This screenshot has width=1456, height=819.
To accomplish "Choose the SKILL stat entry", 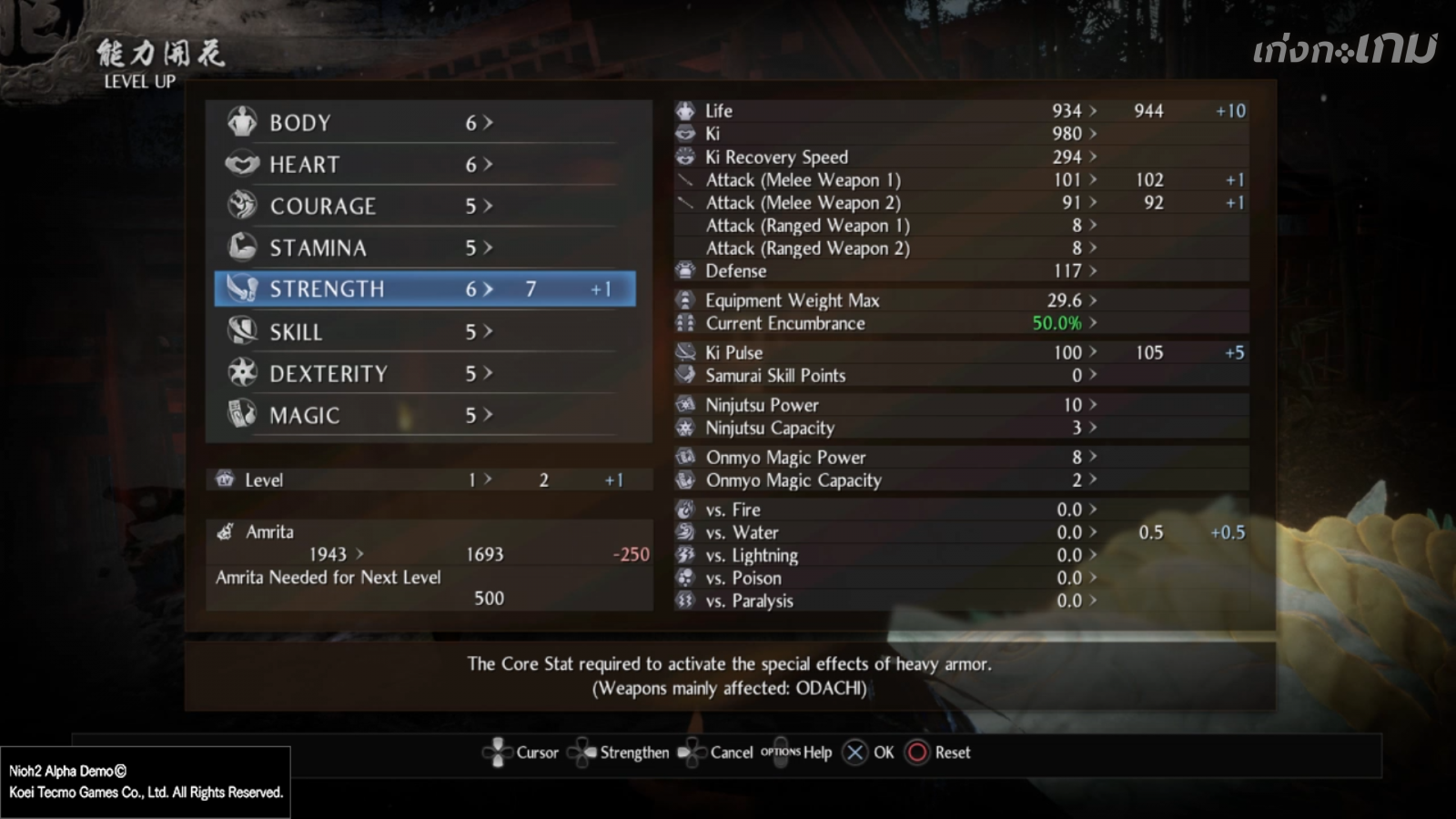I will click(x=424, y=332).
